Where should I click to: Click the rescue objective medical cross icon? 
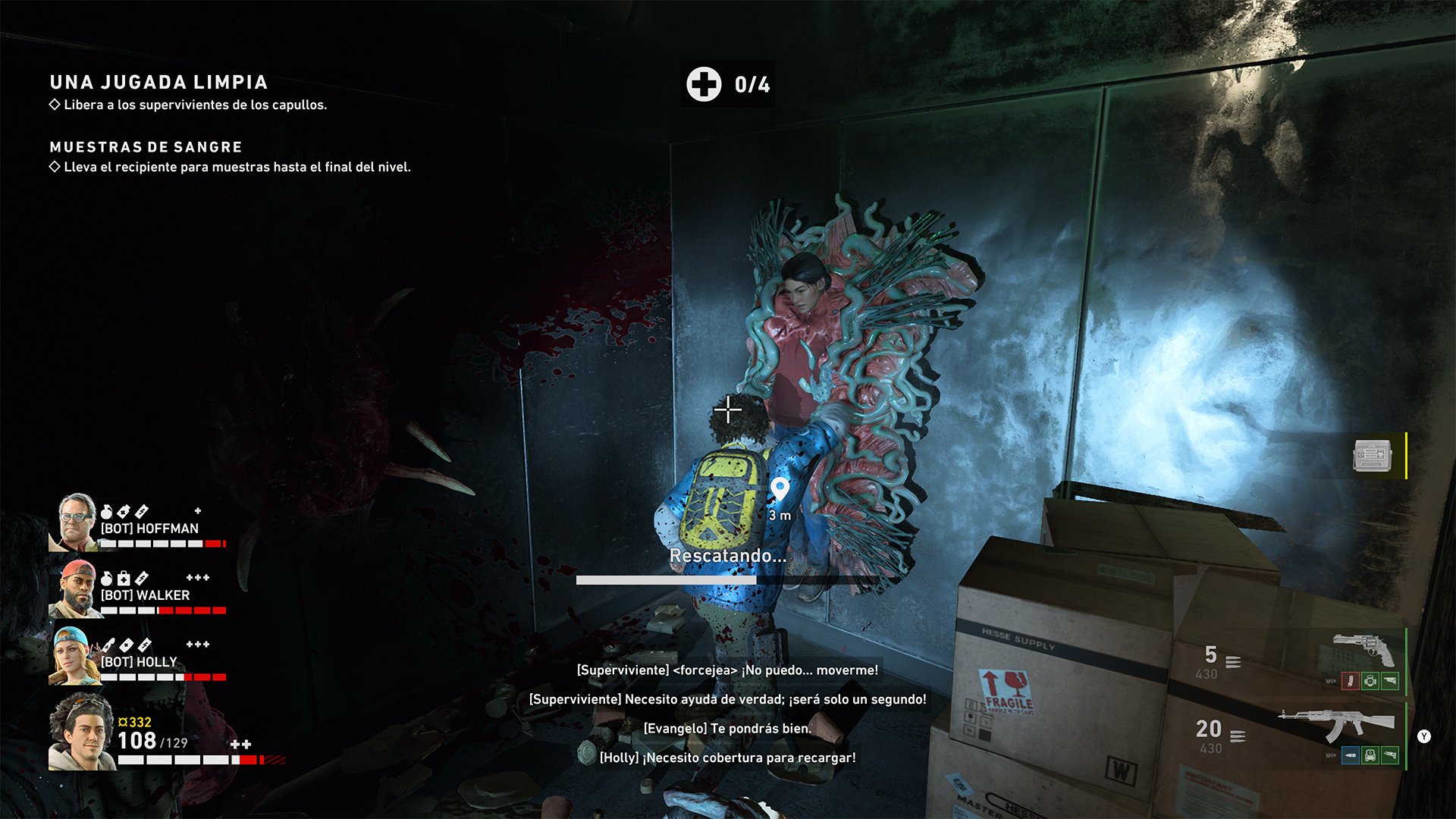705,85
